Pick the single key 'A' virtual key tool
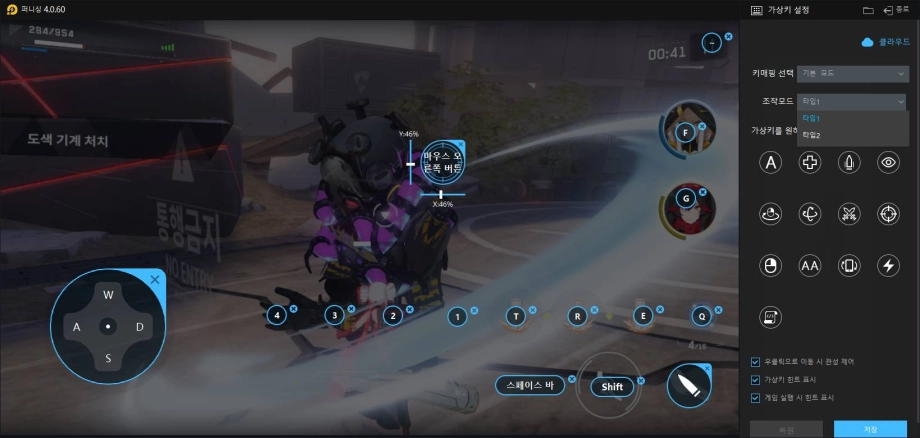920x438 pixels. coord(770,161)
